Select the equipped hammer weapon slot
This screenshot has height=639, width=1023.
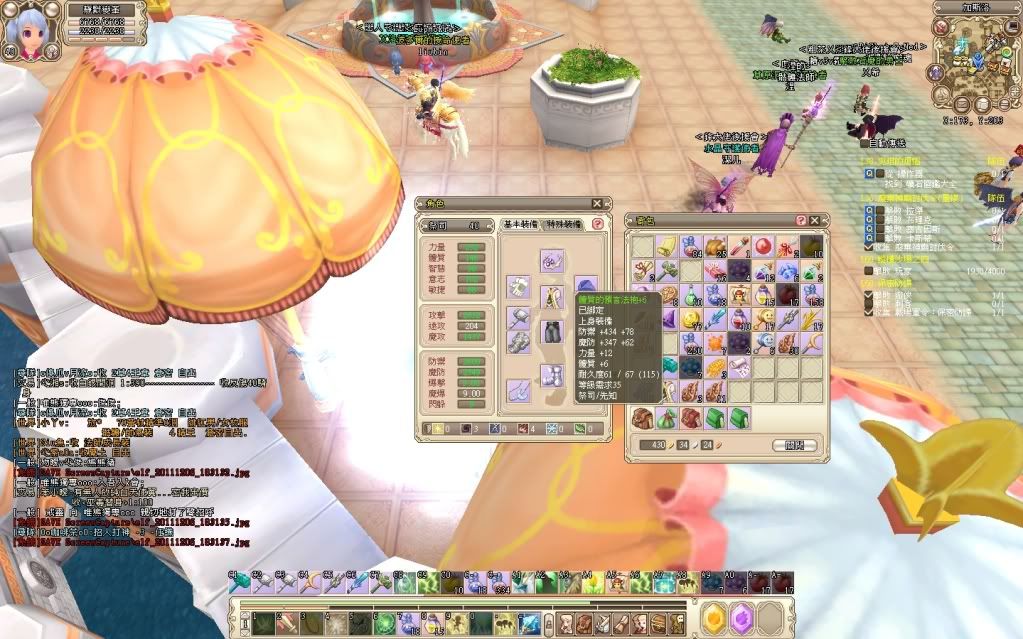point(518,316)
